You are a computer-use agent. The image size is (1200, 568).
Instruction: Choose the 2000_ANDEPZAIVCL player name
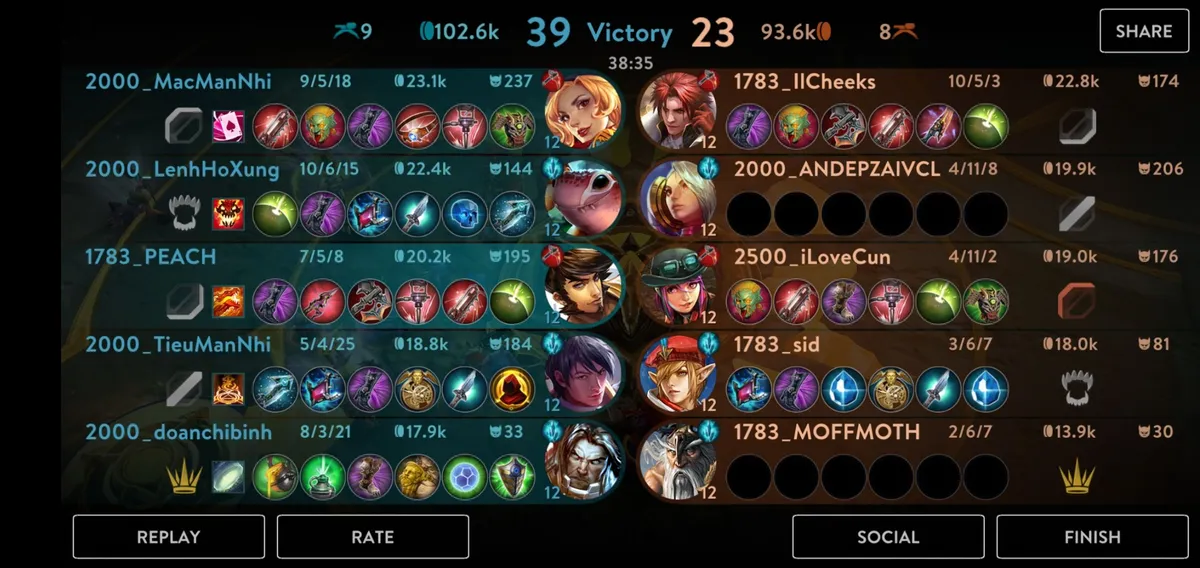click(x=837, y=169)
